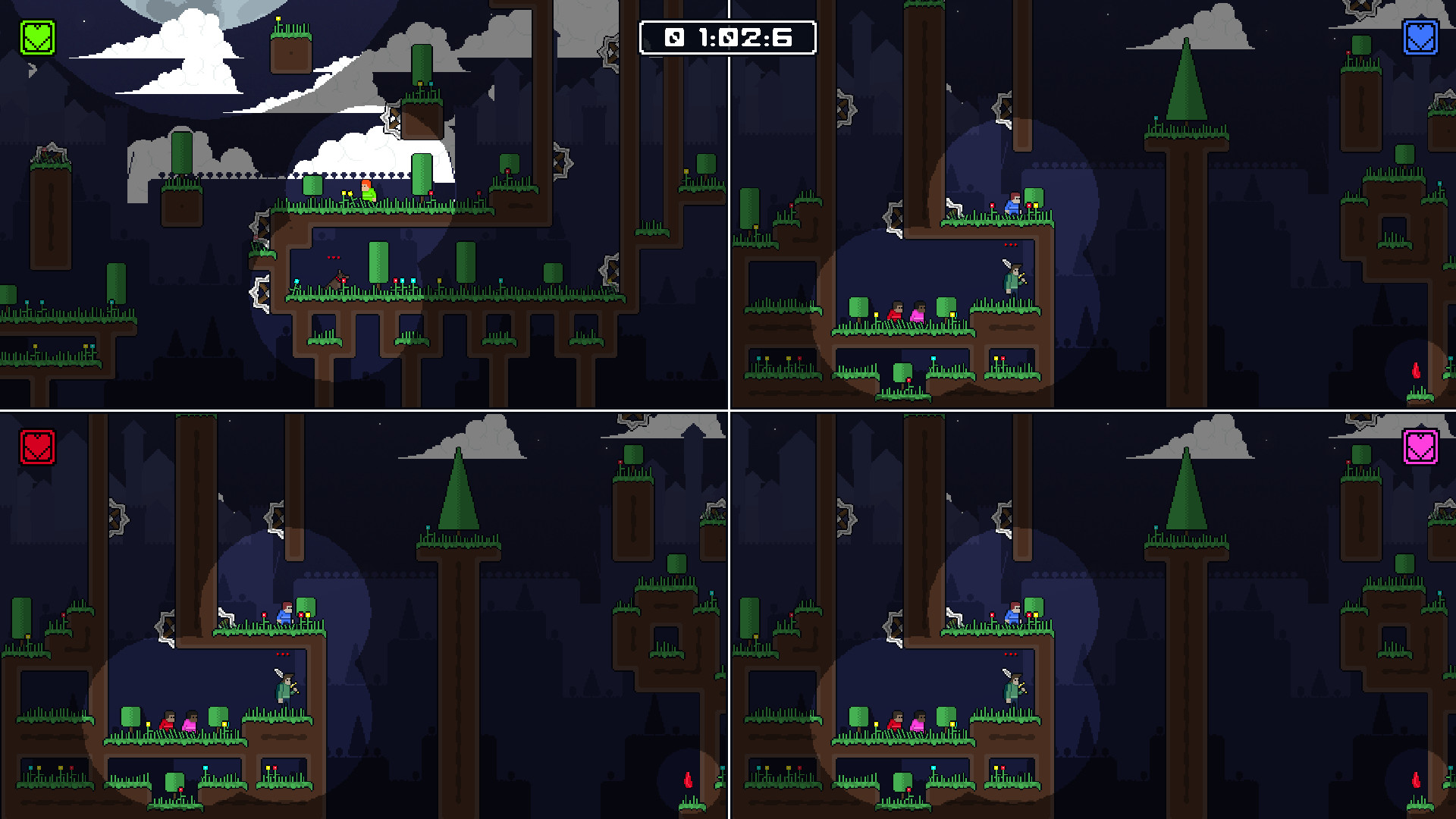Screen dimensions: 1456x819
Task: Toggle the red flower marker beside the blue player
Action: (992, 206)
